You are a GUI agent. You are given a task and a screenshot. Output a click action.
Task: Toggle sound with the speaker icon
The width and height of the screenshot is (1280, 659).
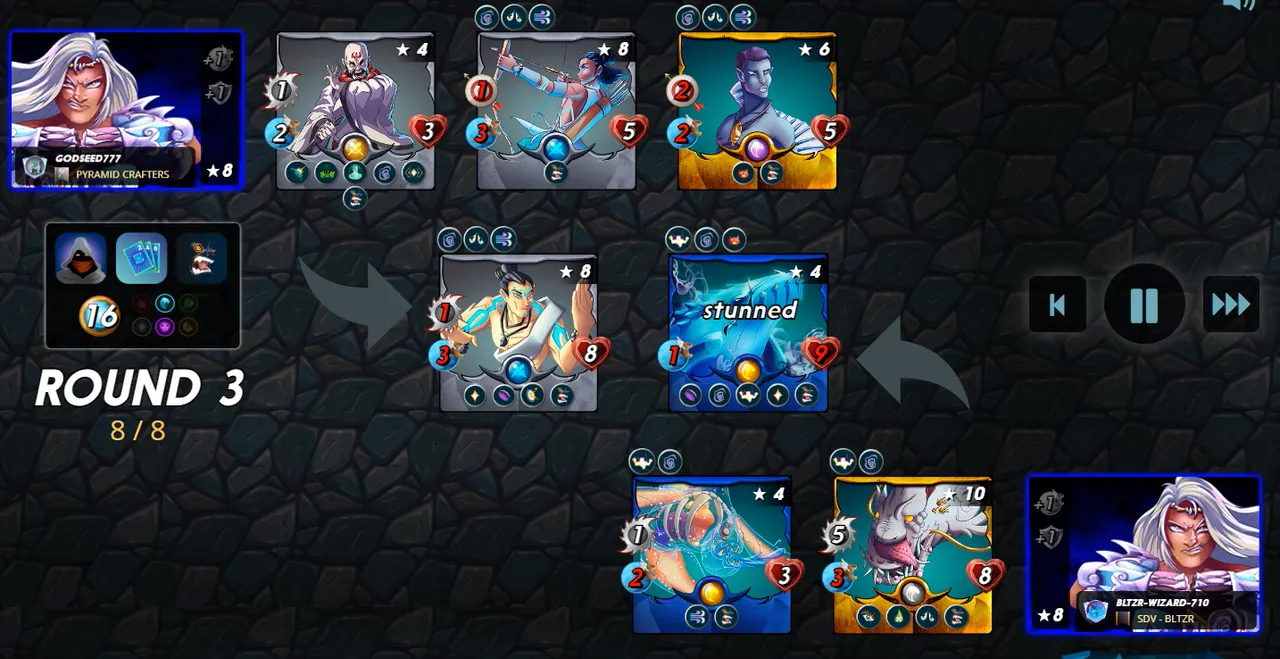pyautogui.click(x=1238, y=5)
